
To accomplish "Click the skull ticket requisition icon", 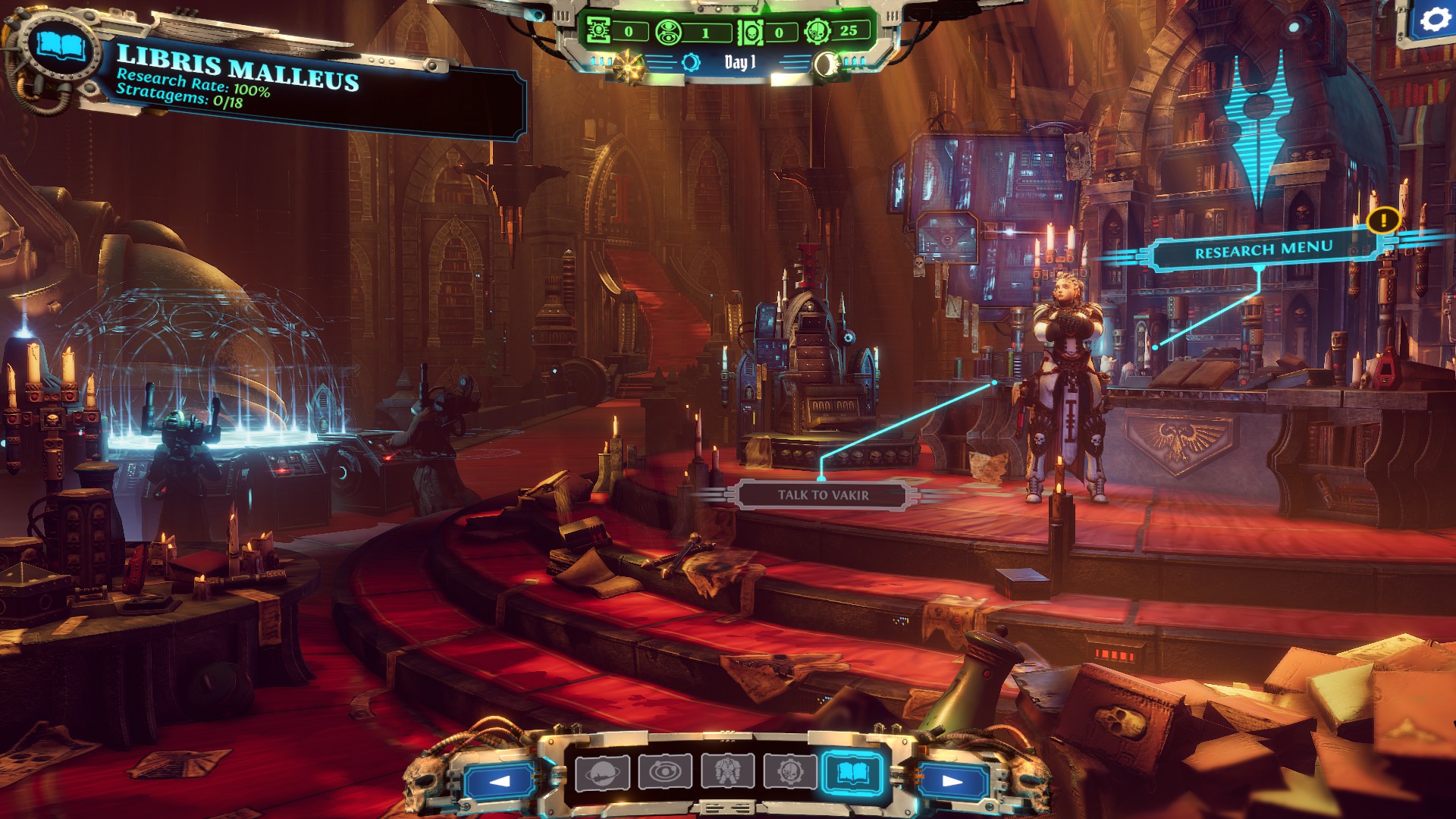I will click(x=751, y=33).
